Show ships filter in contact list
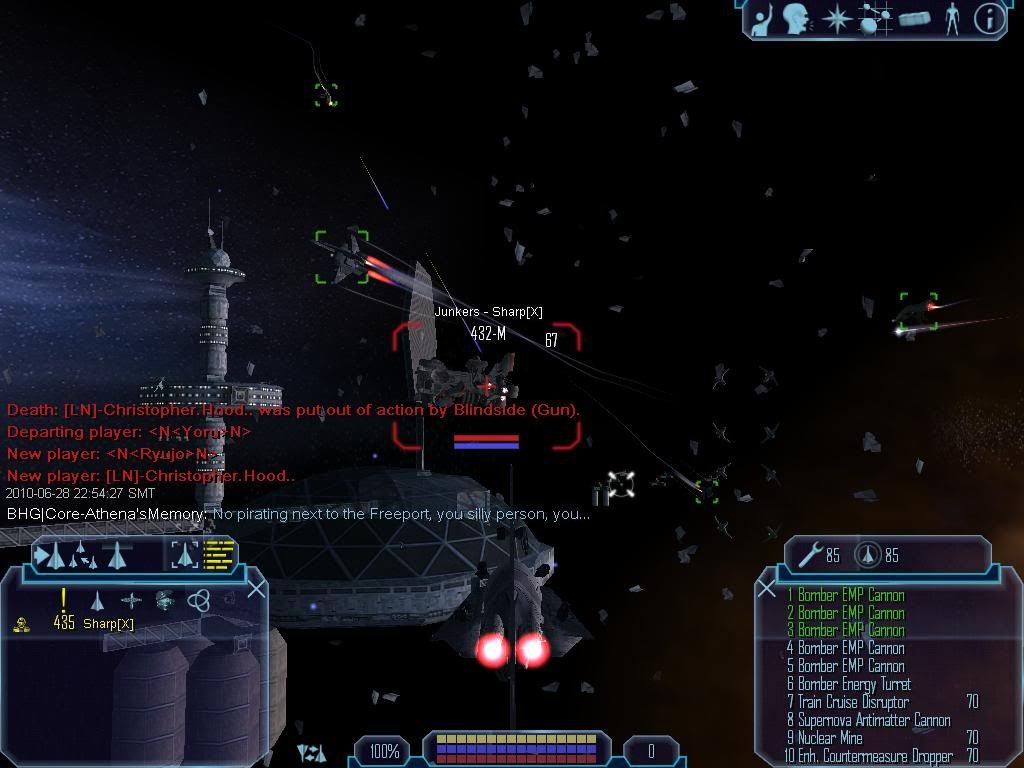1024x768 pixels. pyautogui.click(x=97, y=600)
